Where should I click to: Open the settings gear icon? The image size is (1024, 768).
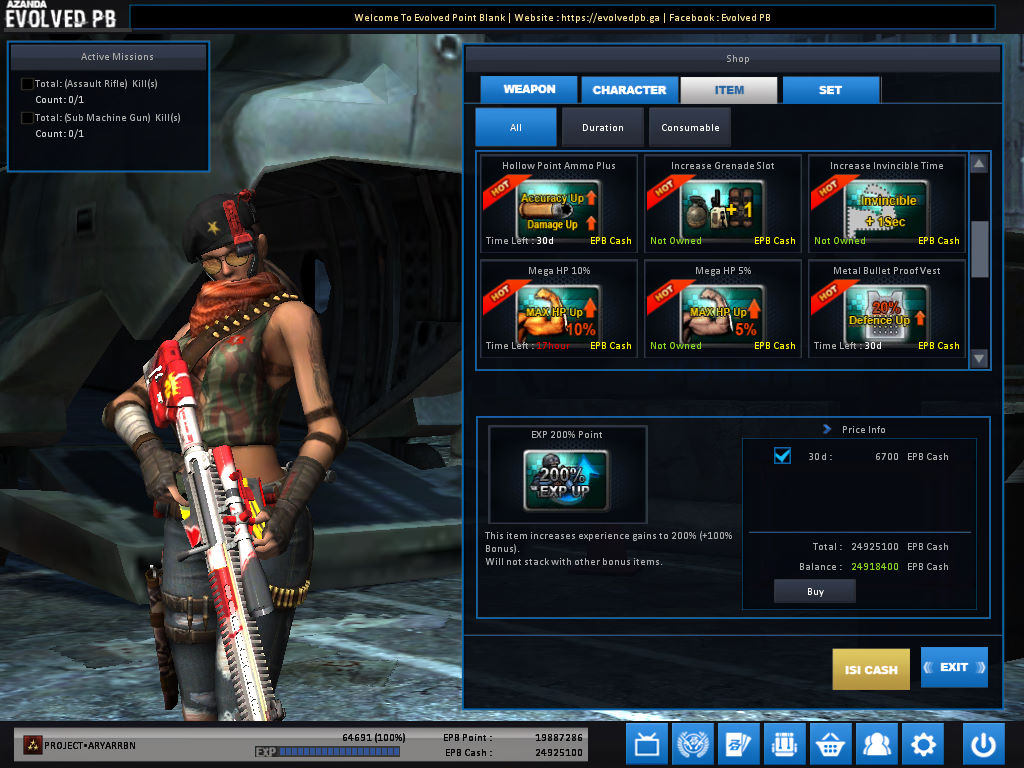point(922,745)
